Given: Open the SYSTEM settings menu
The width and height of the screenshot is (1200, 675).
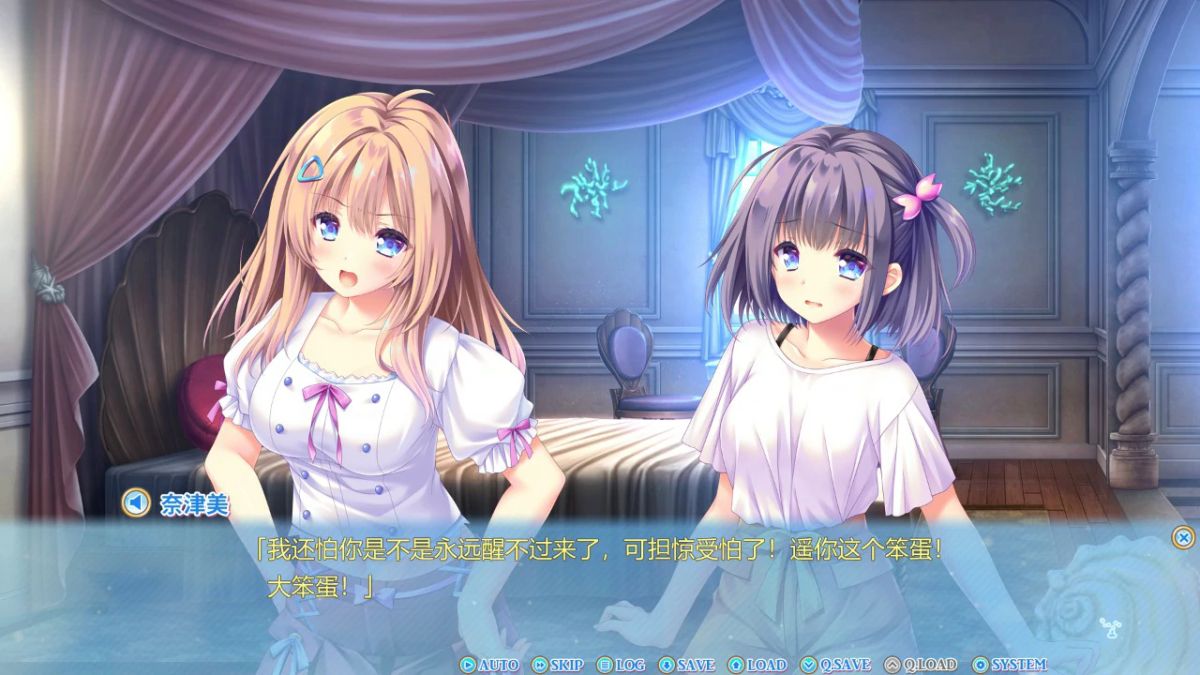Looking at the screenshot, I should coord(1009,664).
